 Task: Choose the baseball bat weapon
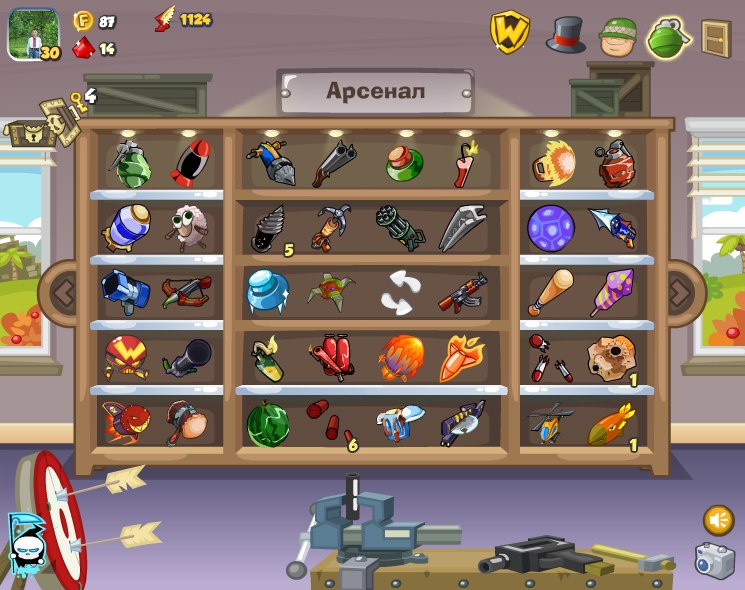(550, 292)
